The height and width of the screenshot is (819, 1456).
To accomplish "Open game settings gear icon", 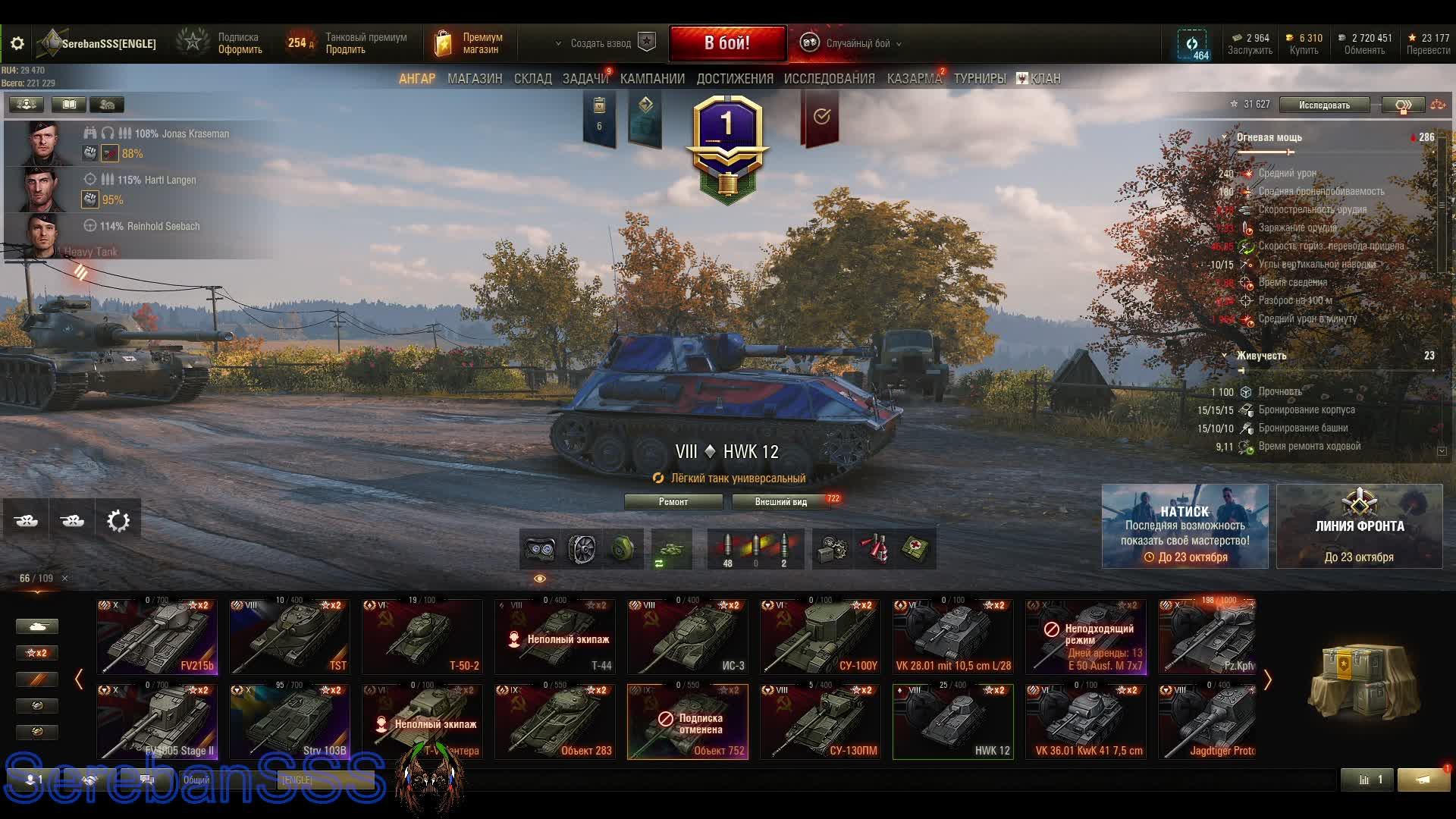I will 17,44.
